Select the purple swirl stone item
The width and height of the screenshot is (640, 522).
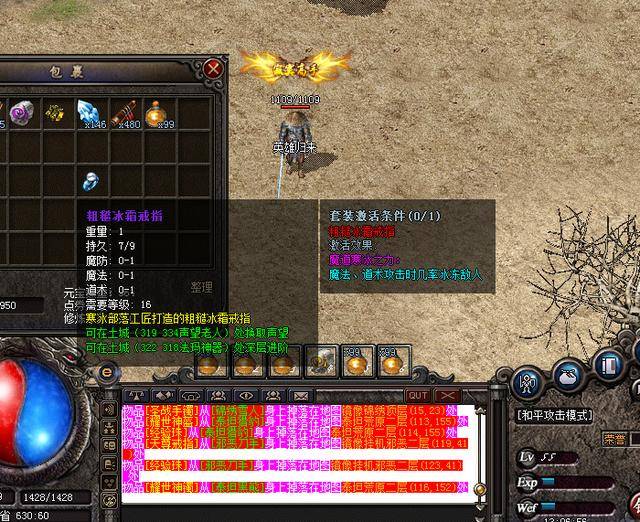pyautogui.click(x=22, y=114)
